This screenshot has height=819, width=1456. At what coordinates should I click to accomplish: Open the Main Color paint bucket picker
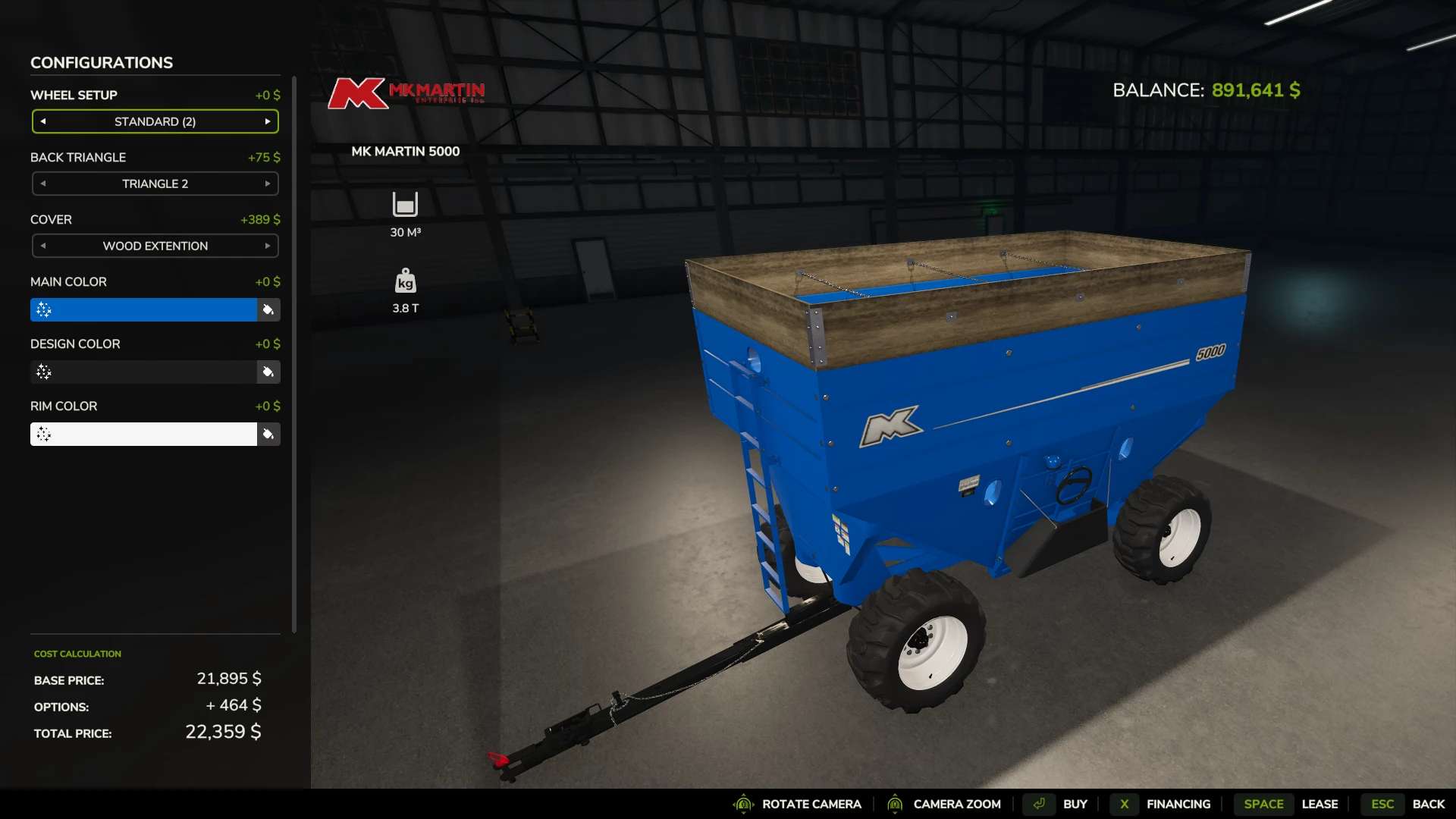(x=268, y=309)
